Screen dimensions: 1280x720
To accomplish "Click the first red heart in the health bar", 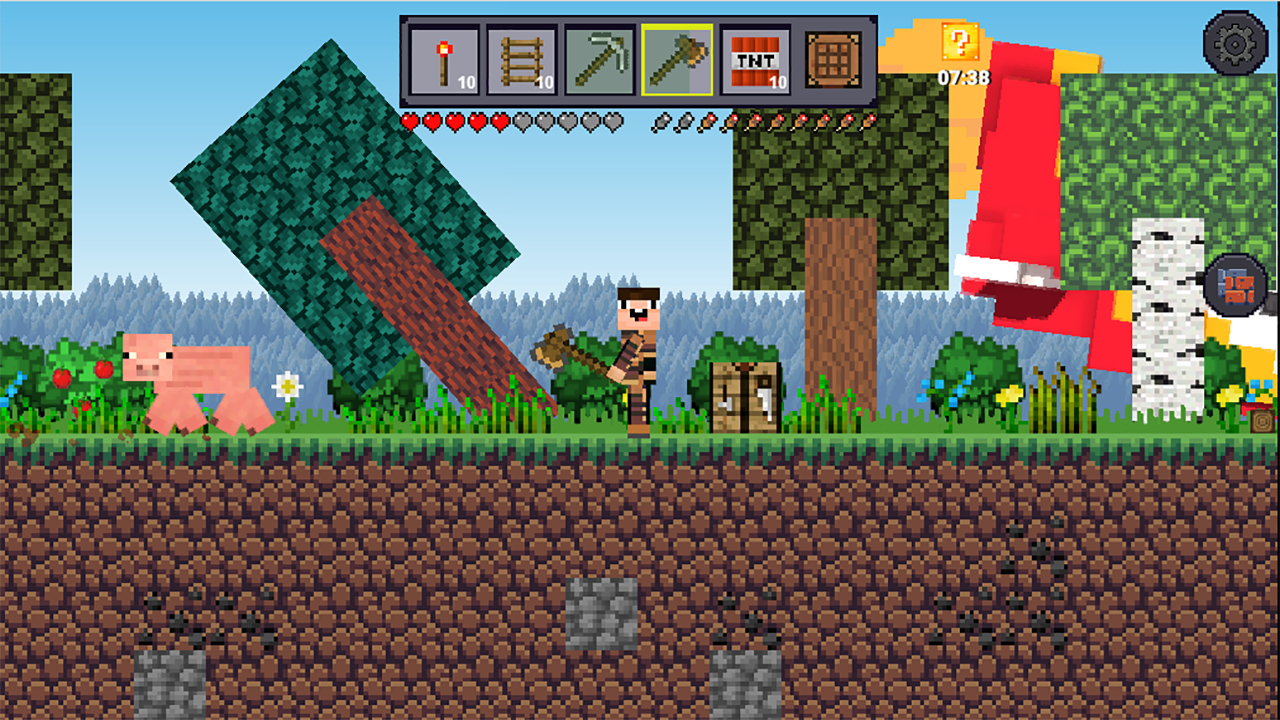I will tap(412, 118).
